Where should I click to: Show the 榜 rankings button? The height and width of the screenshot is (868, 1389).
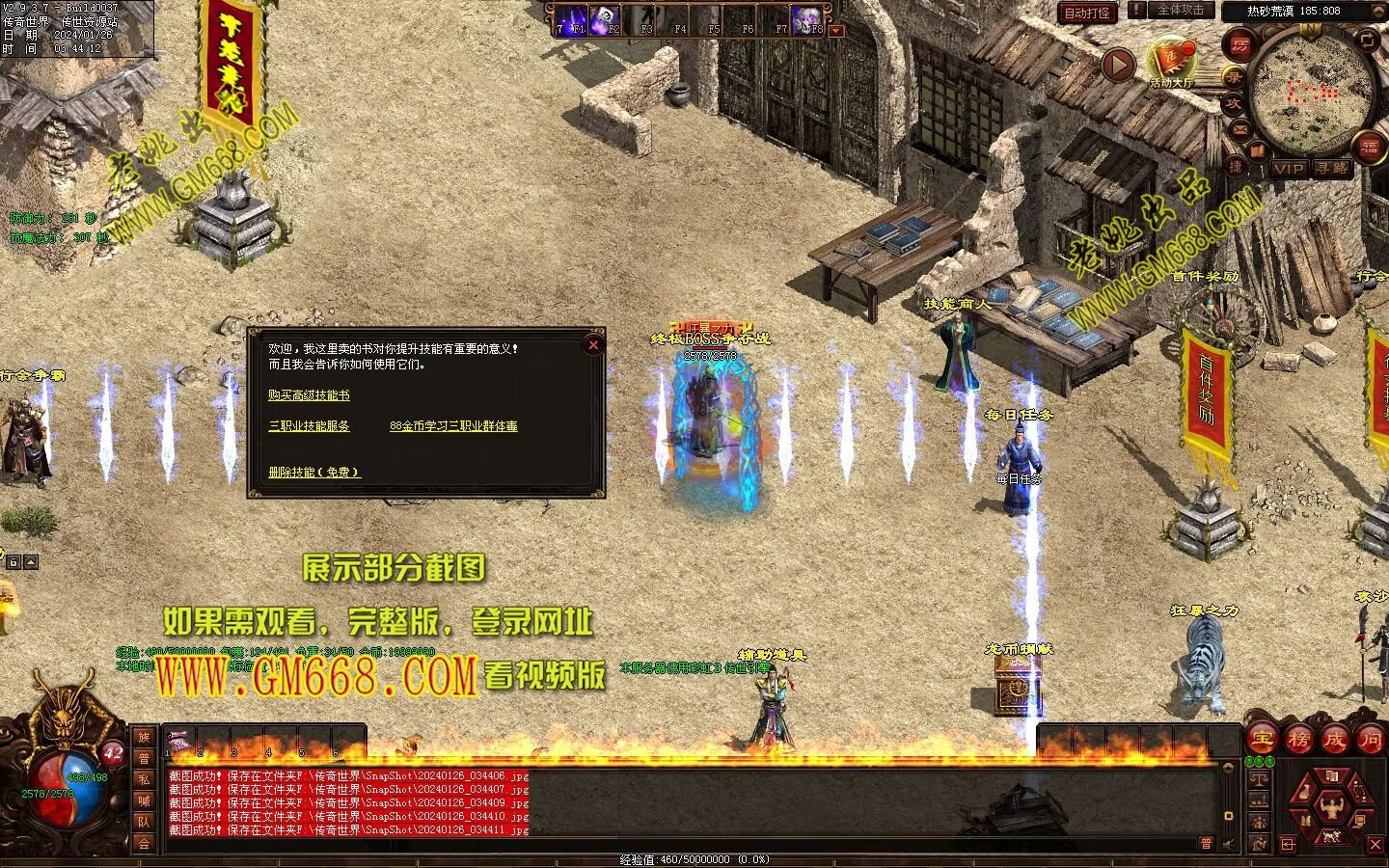[1298, 740]
